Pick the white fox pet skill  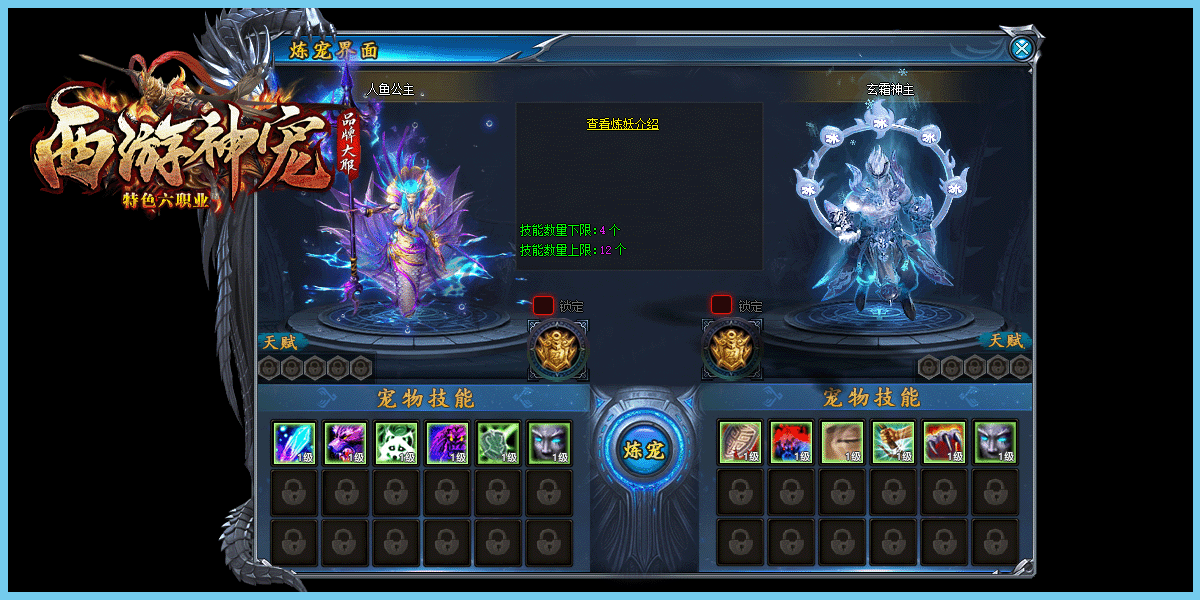[396, 443]
